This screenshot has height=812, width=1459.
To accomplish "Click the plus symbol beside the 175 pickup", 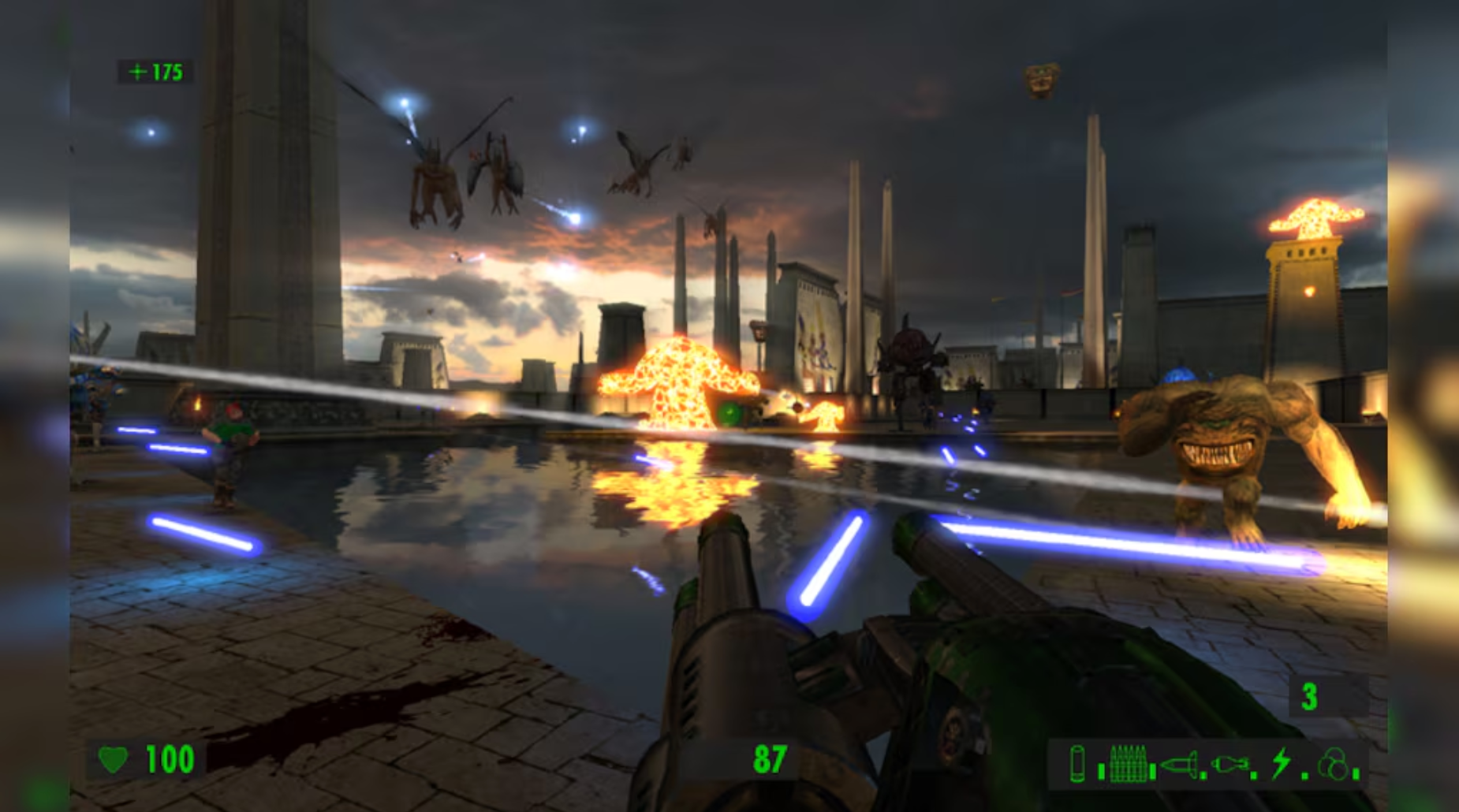I will 139,72.
